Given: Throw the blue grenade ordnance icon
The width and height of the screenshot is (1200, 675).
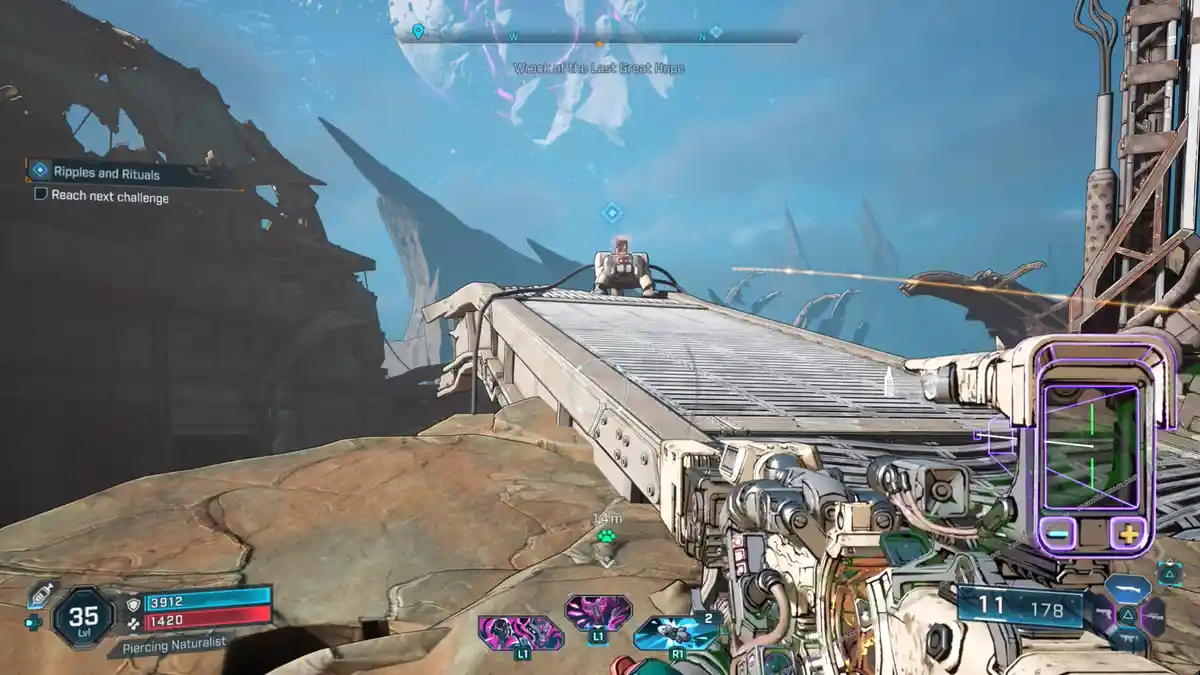Looking at the screenshot, I should tap(677, 632).
